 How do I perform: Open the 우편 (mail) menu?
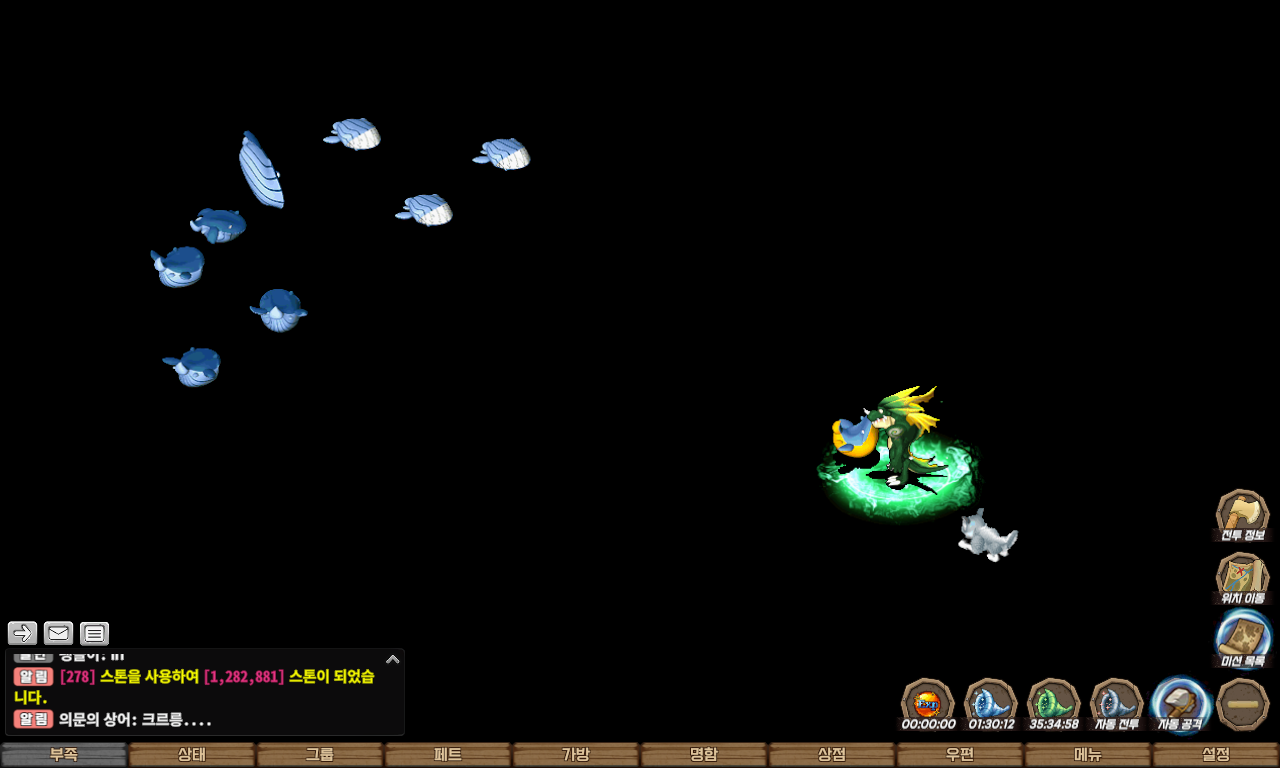(x=960, y=755)
